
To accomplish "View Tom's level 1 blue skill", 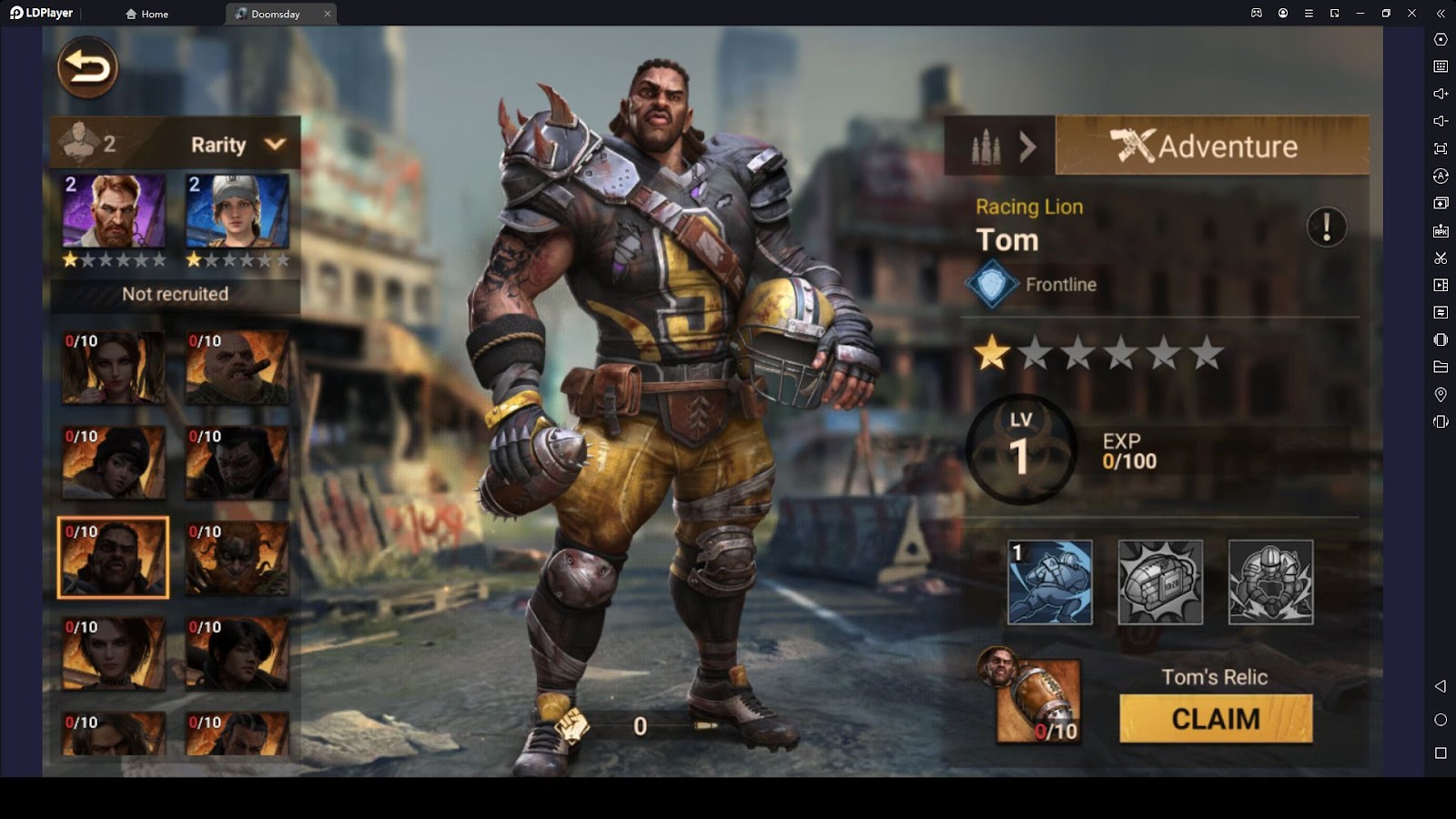I will coord(1050,582).
